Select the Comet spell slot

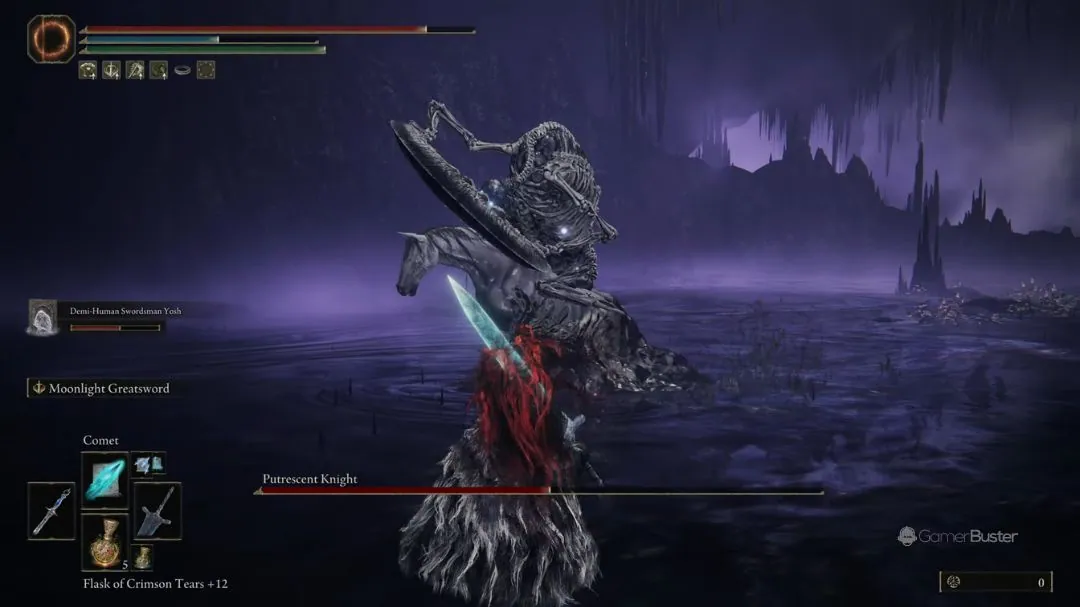click(x=105, y=476)
